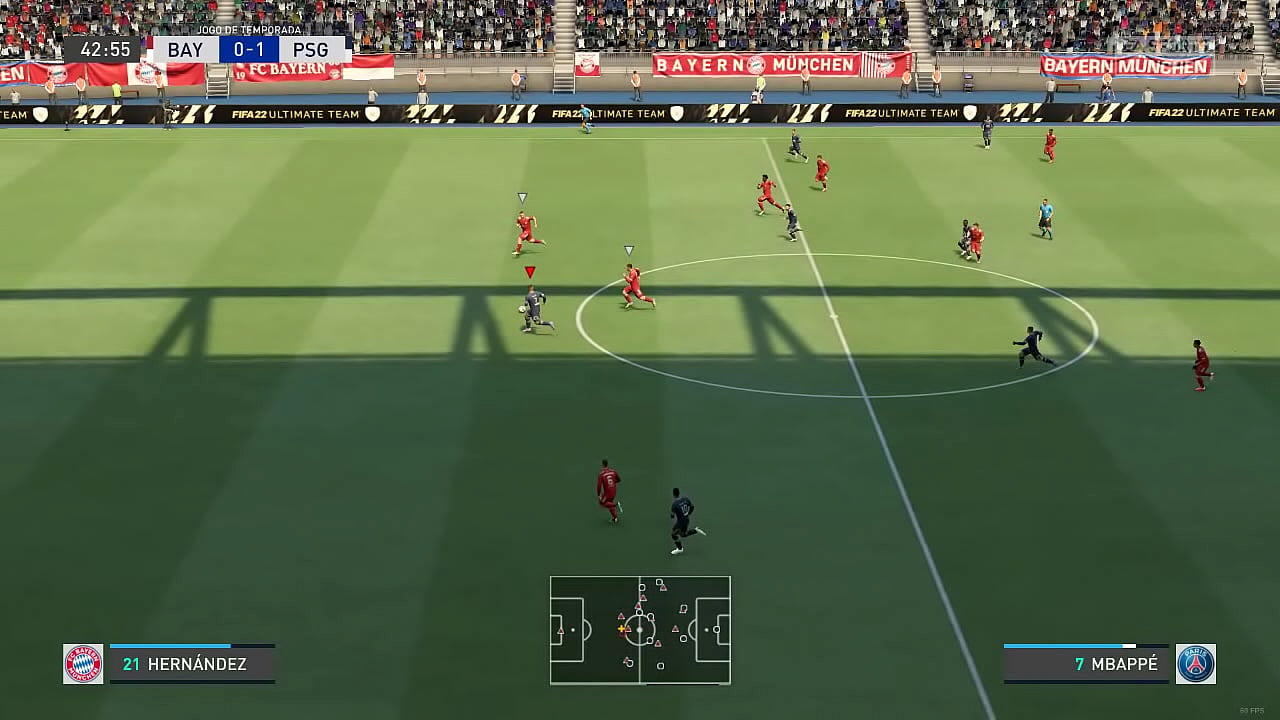Click the Hernández player name panel

tap(192, 664)
